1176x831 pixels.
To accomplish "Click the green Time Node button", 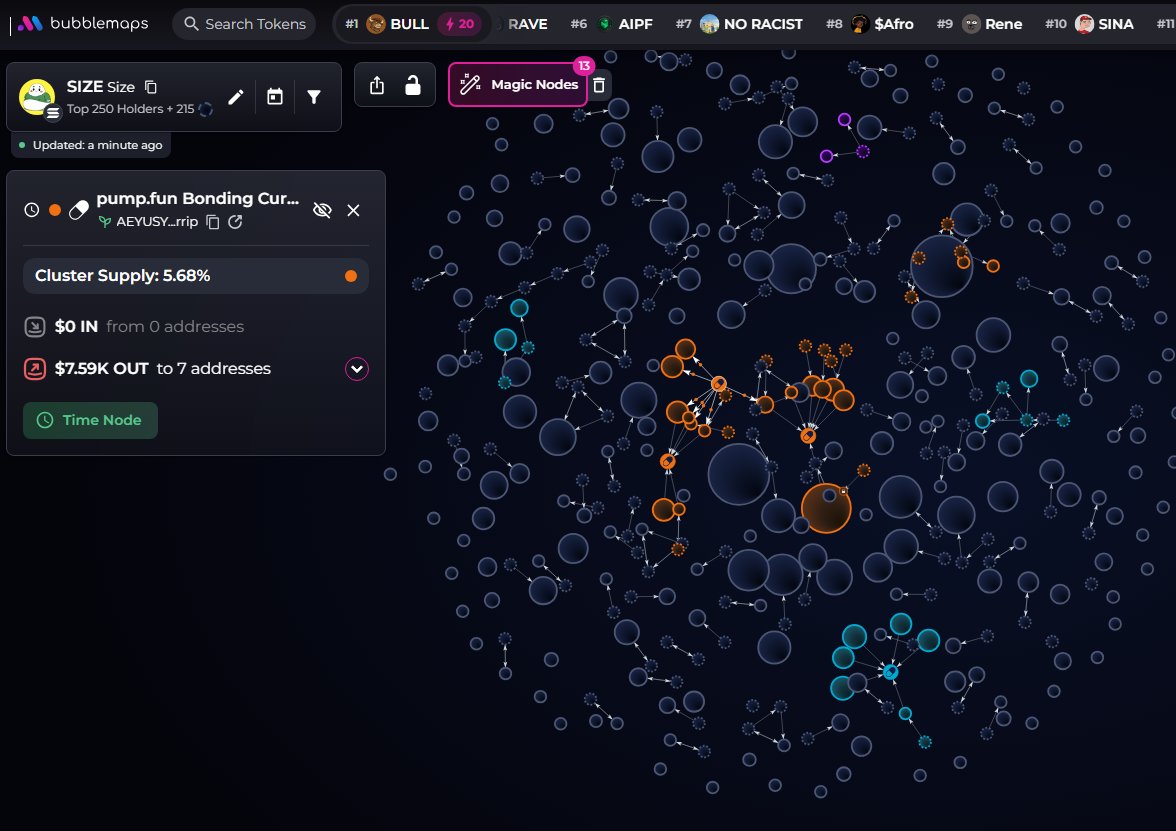I will click(x=90, y=420).
